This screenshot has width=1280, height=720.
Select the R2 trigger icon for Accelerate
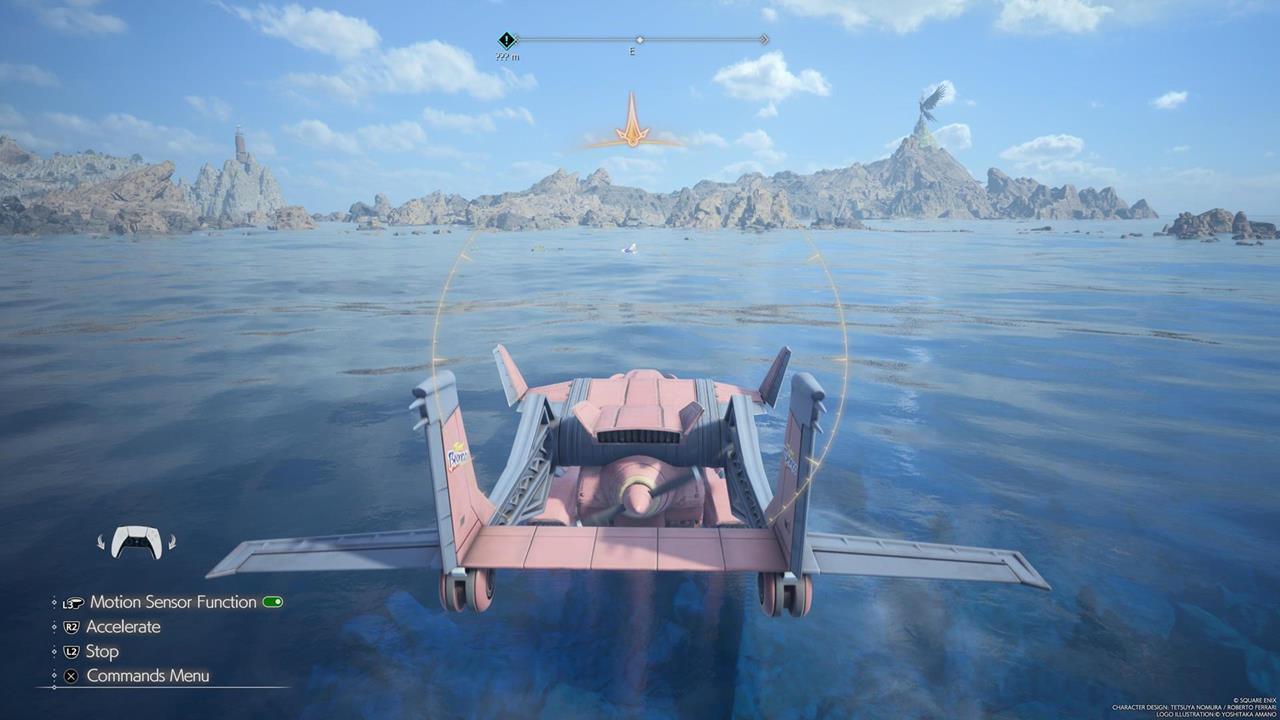pos(71,626)
